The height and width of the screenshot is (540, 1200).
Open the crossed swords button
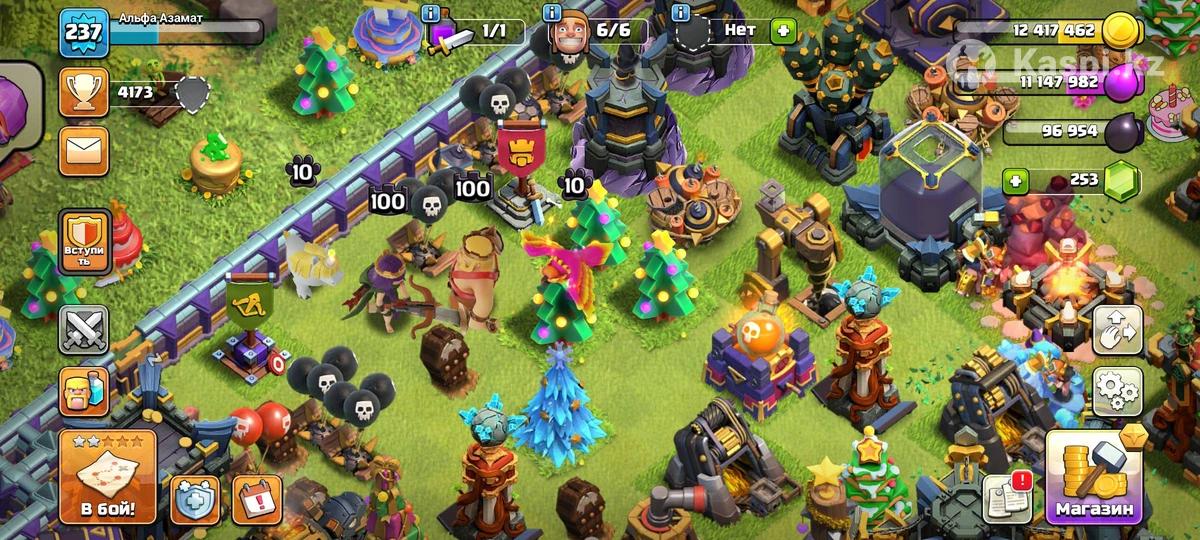tap(83, 329)
